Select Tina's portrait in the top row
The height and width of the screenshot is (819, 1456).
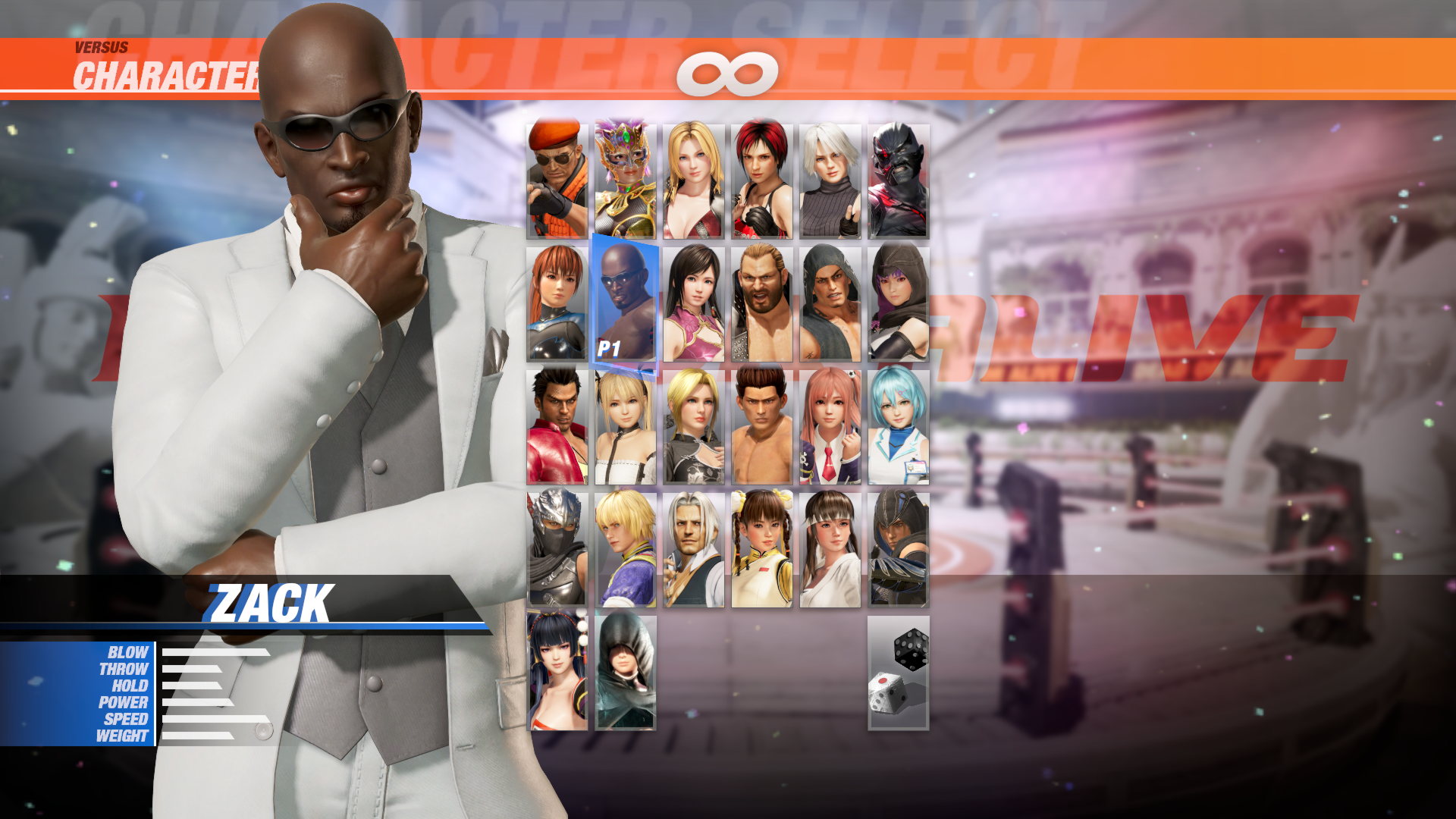pos(692,178)
